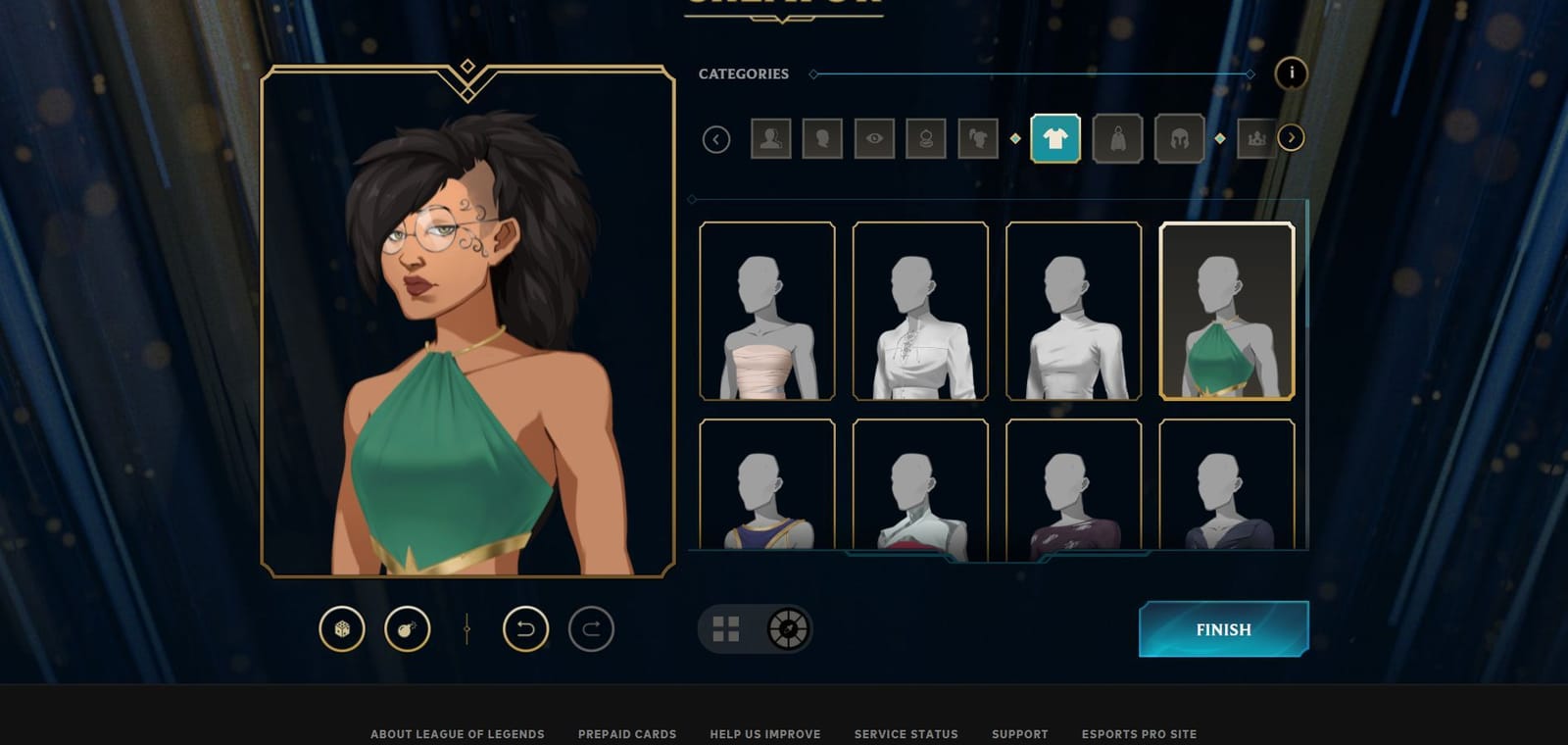
Task: Open the PREPAID CARDS link
Action: (x=627, y=733)
